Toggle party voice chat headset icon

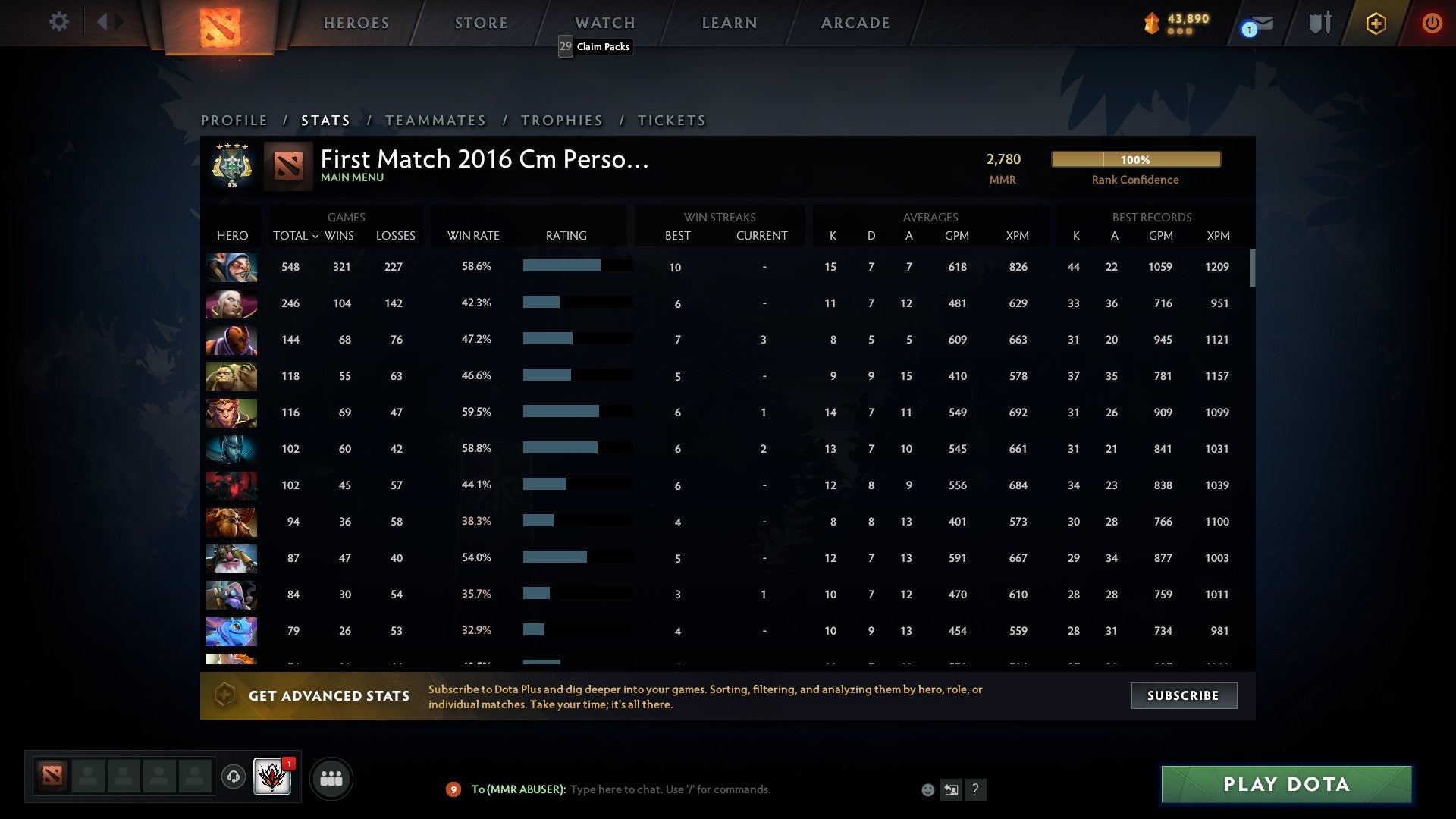(x=233, y=778)
